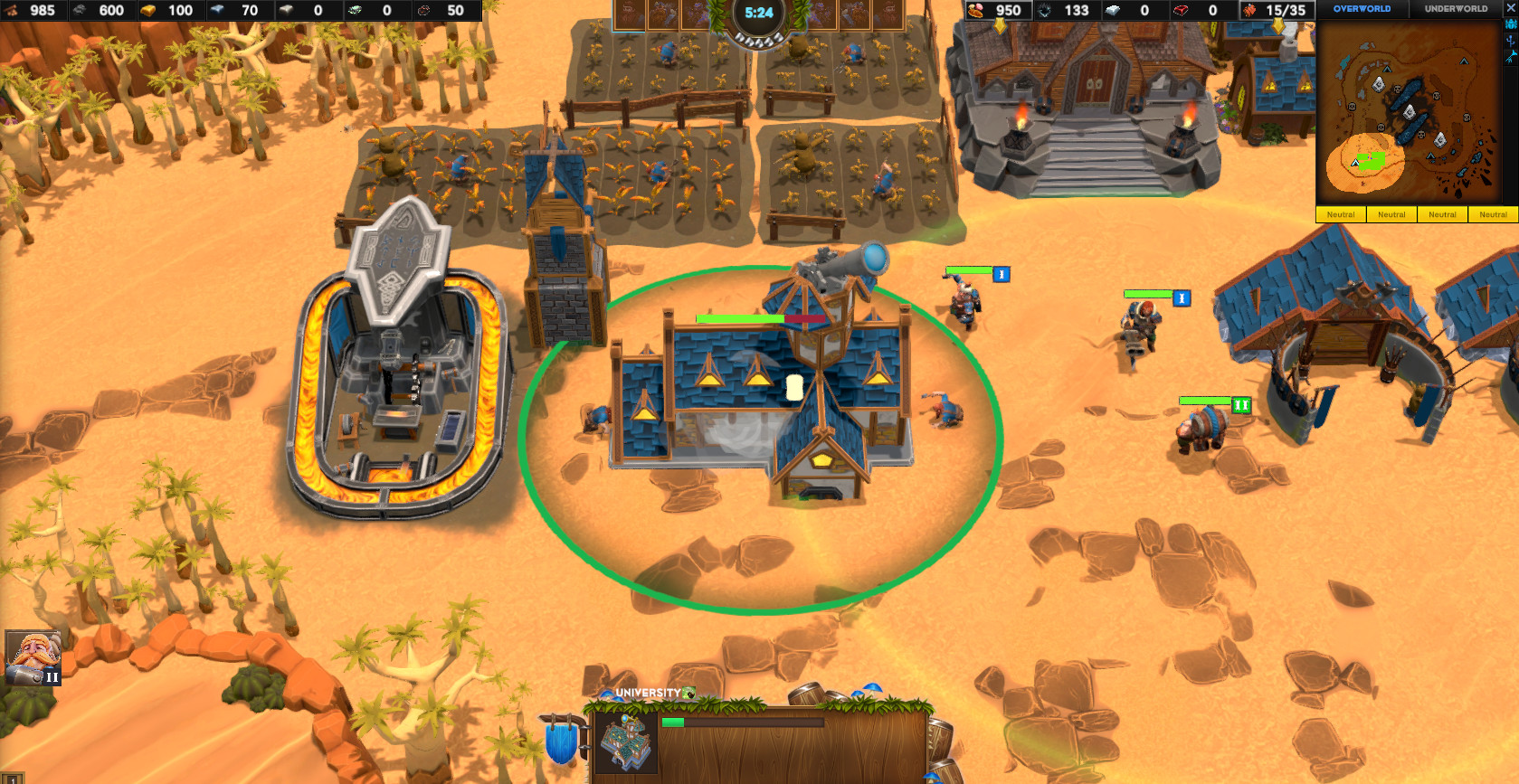Image resolution: width=1519 pixels, height=784 pixels.
Task: Select the OVERWORLD tab
Action: [1364, 8]
